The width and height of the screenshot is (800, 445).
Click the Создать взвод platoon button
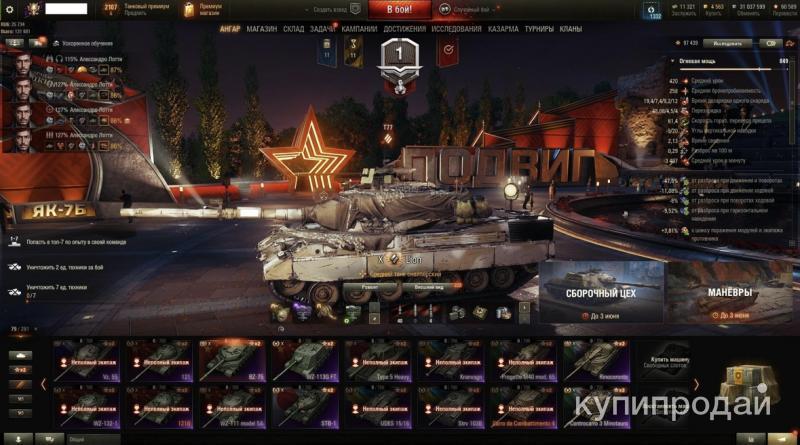click(332, 9)
